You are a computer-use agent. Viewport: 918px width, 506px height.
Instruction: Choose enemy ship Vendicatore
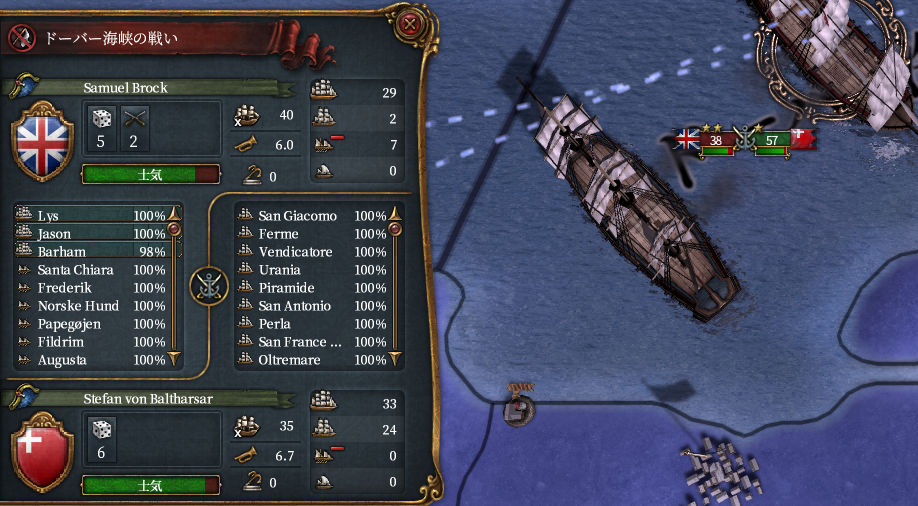pos(310,252)
